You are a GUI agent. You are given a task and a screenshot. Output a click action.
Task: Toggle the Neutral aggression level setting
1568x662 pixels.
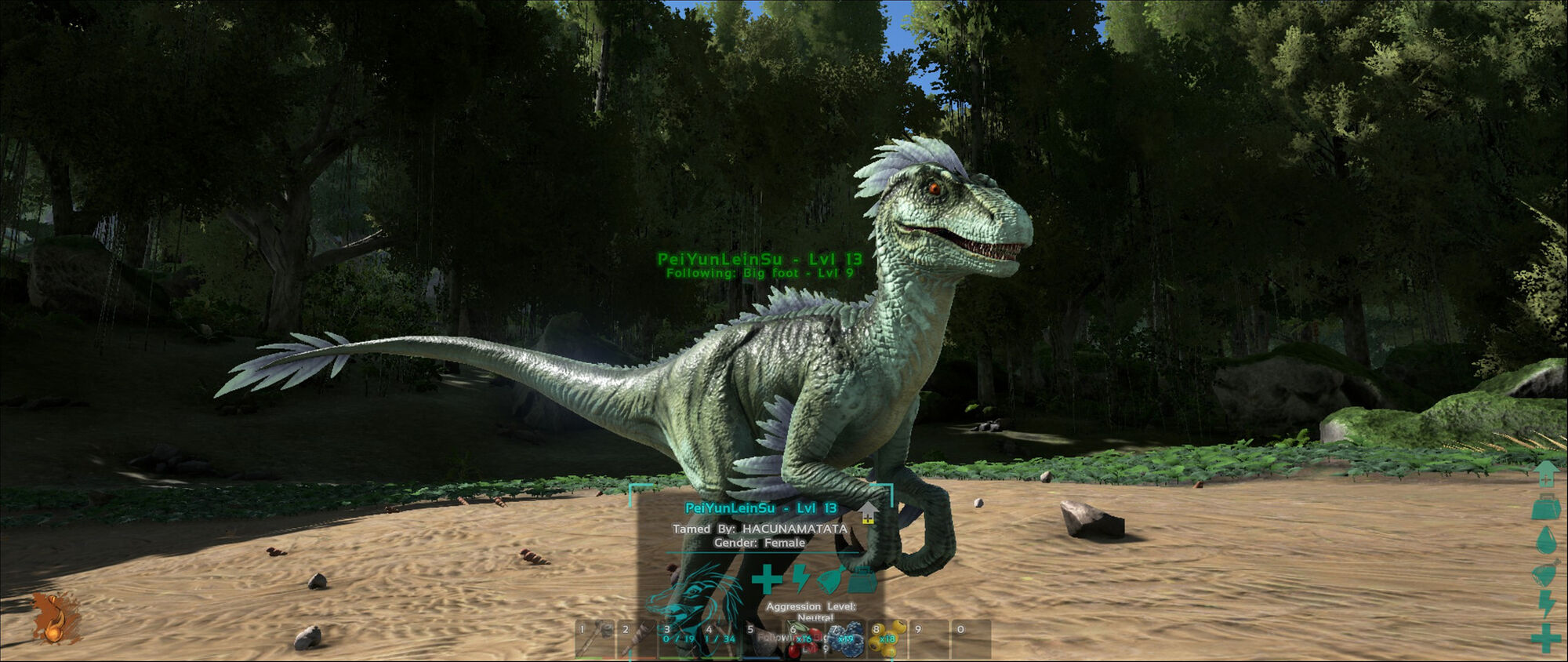click(817, 617)
